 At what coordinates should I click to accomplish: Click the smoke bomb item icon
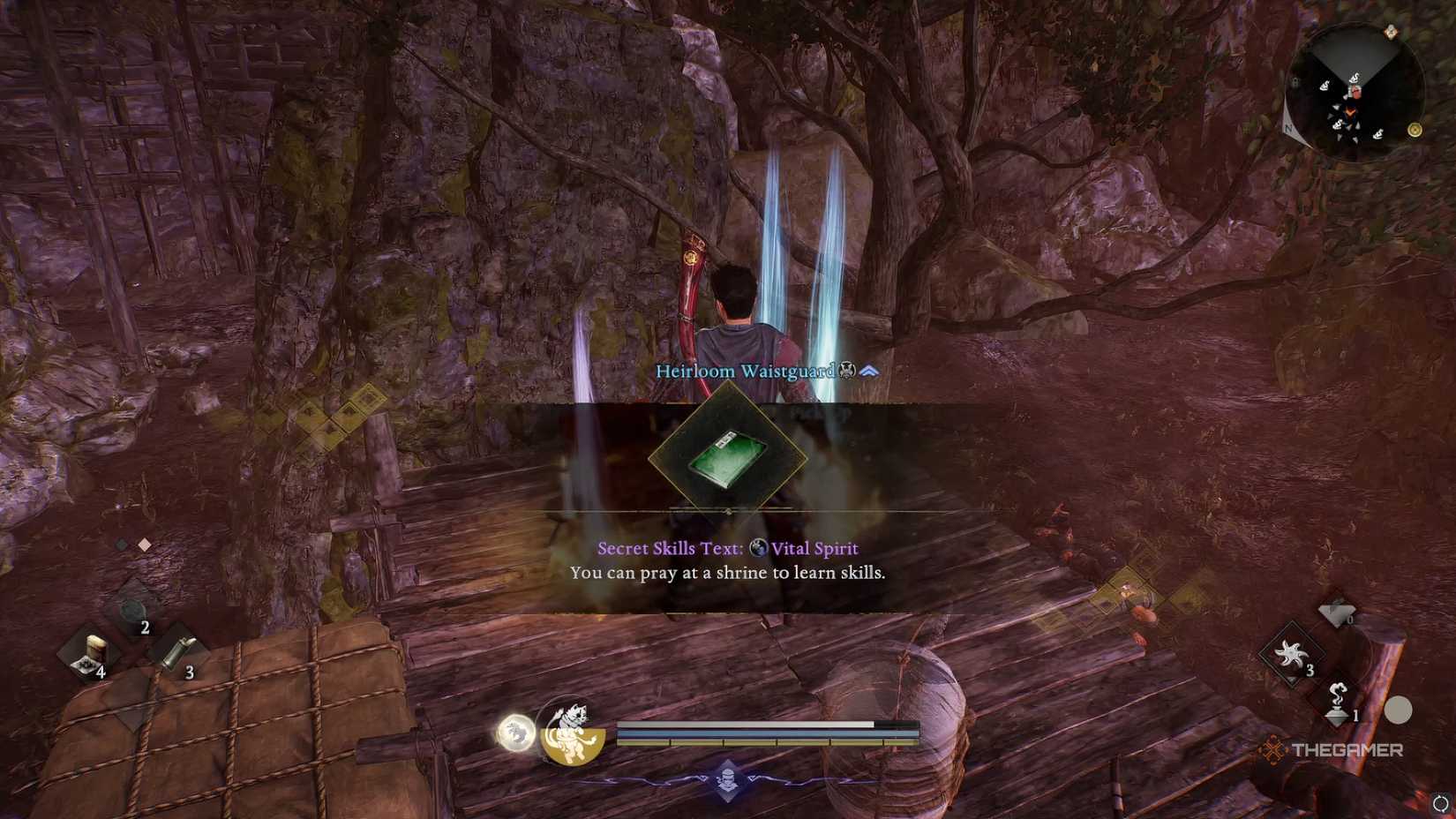pyautogui.click(x=1337, y=702)
